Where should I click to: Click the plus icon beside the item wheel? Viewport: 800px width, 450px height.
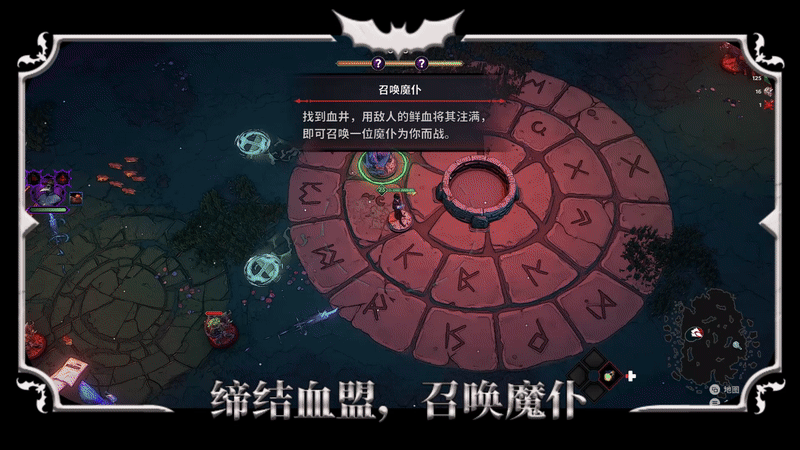[x=631, y=376]
